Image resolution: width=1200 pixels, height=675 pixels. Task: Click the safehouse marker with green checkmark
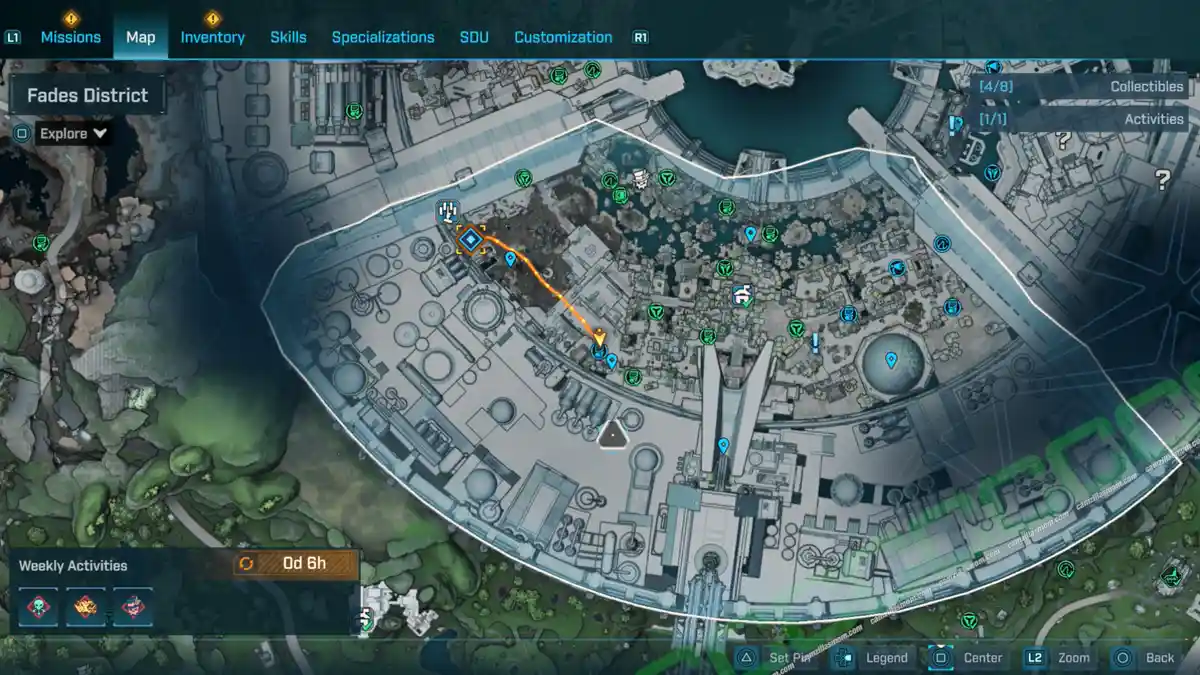pos(741,294)
